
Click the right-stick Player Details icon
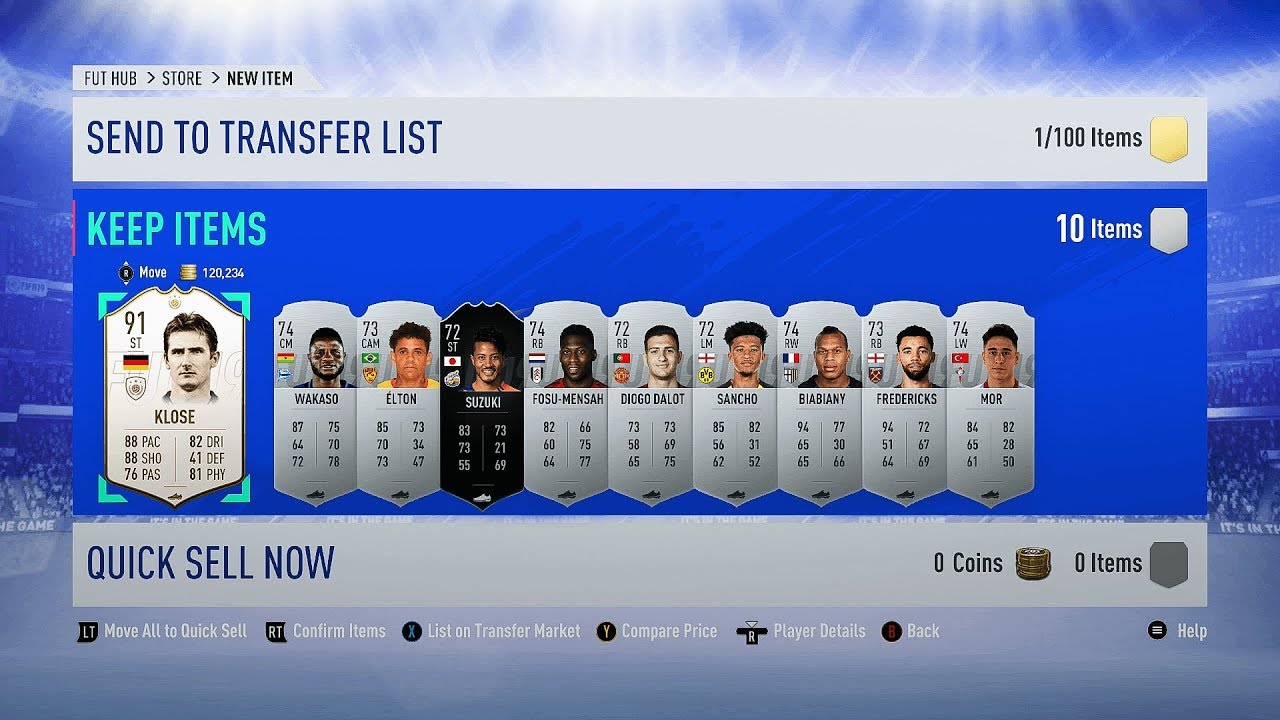point(753,631)
